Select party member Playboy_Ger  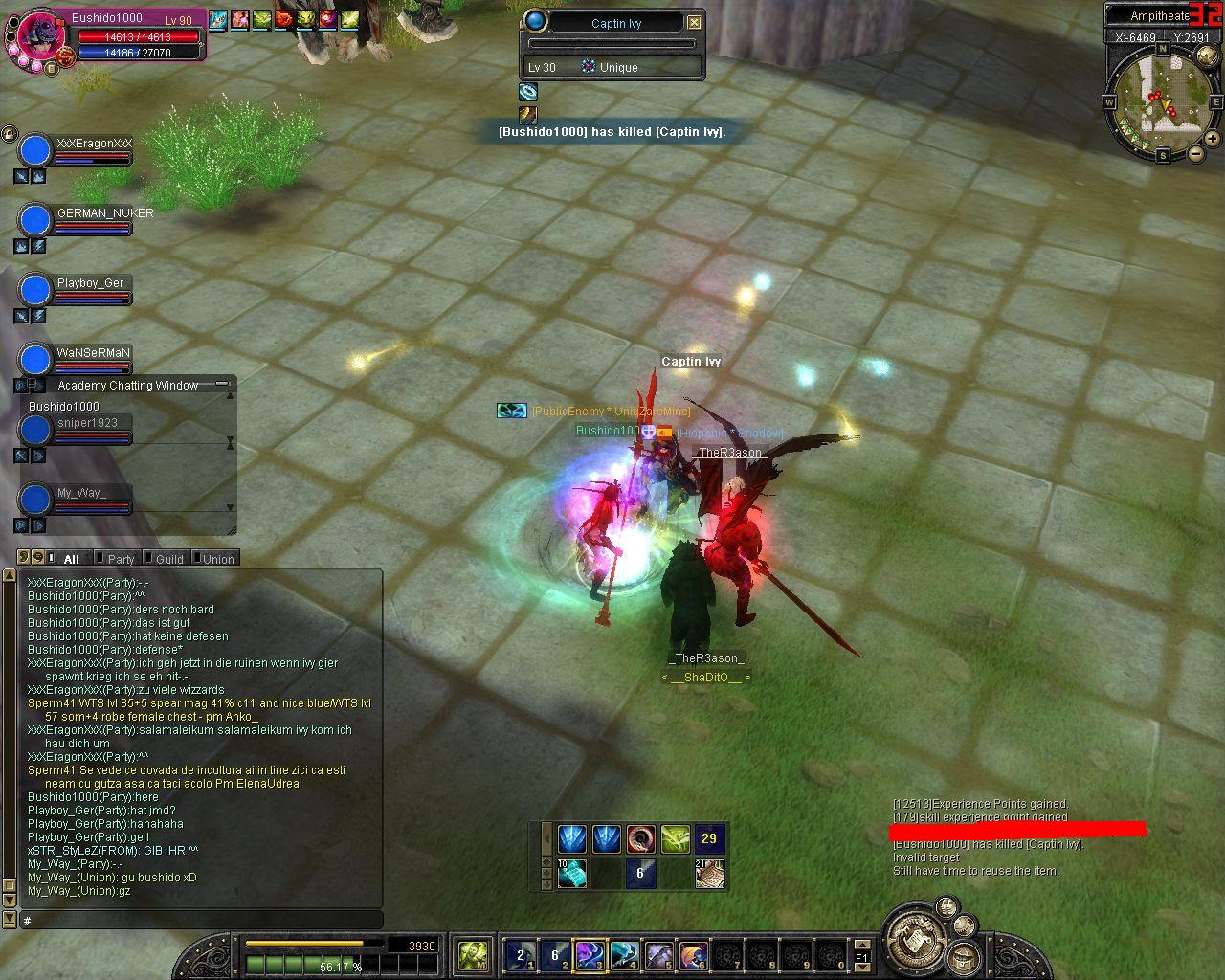pyautogui.click(x=90, y=283)
